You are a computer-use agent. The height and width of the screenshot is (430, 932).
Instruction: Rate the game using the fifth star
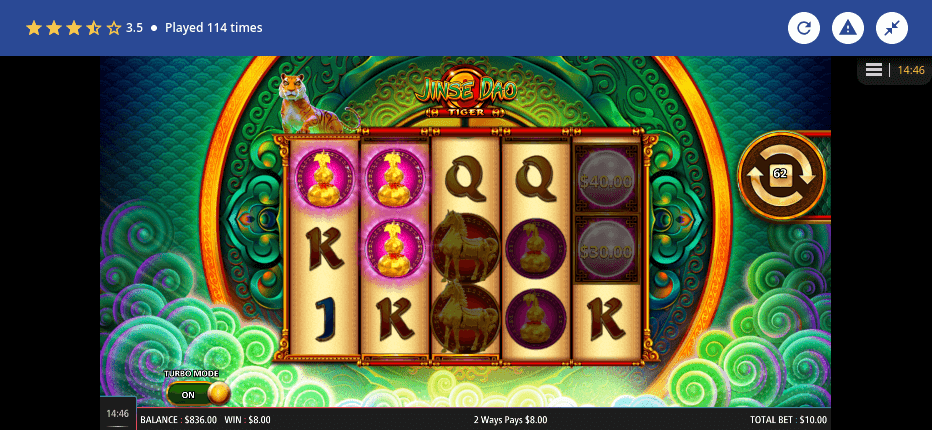[113, 28]
